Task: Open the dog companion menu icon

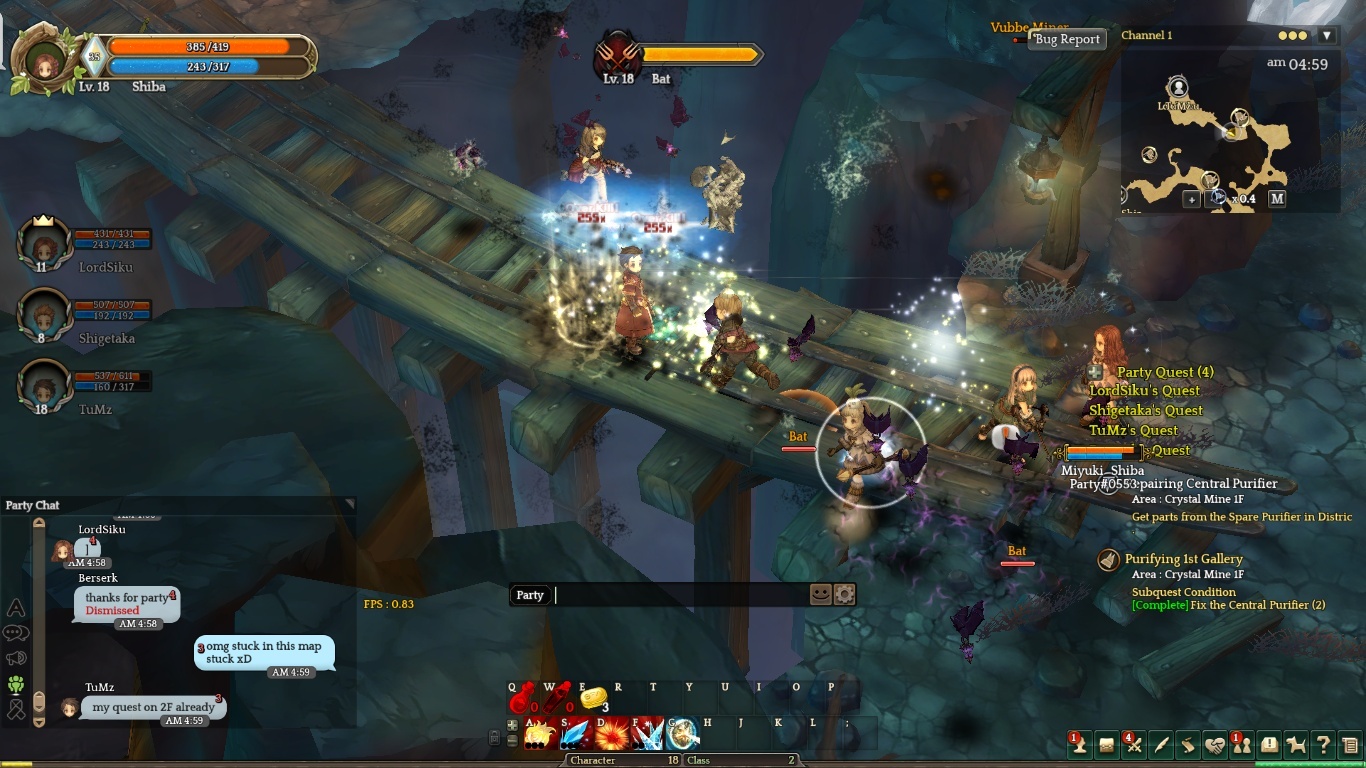Action: (1296, 744)
